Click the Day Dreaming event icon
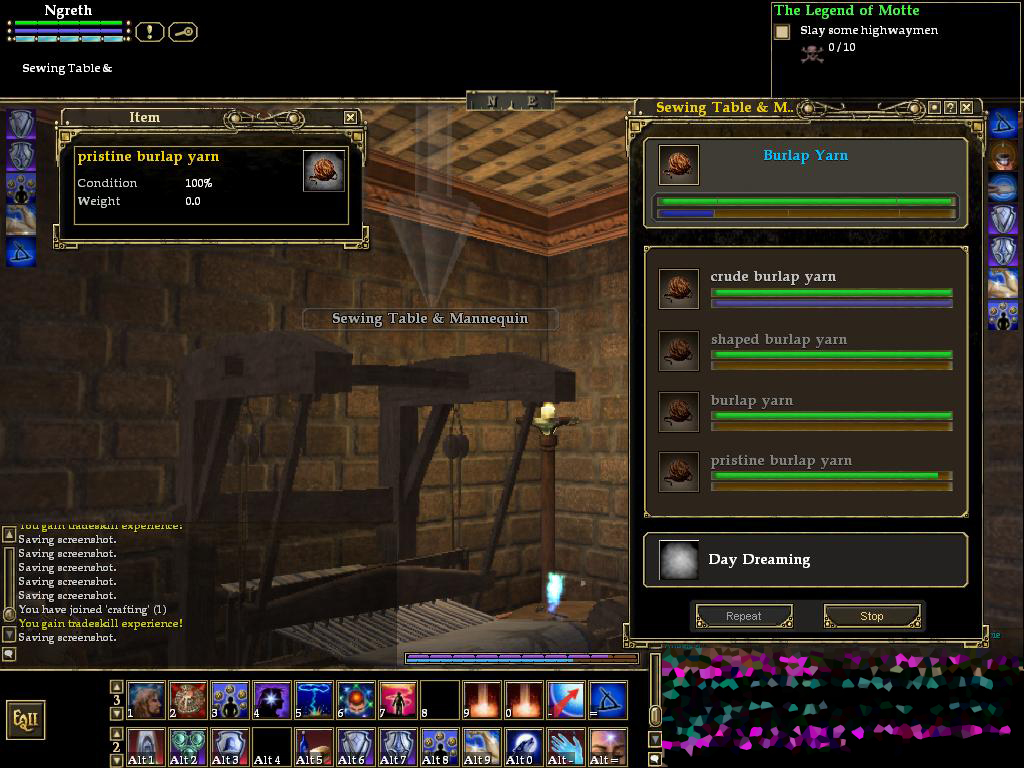Viewport: 1024px width, 768px height. tap(679, 560)
